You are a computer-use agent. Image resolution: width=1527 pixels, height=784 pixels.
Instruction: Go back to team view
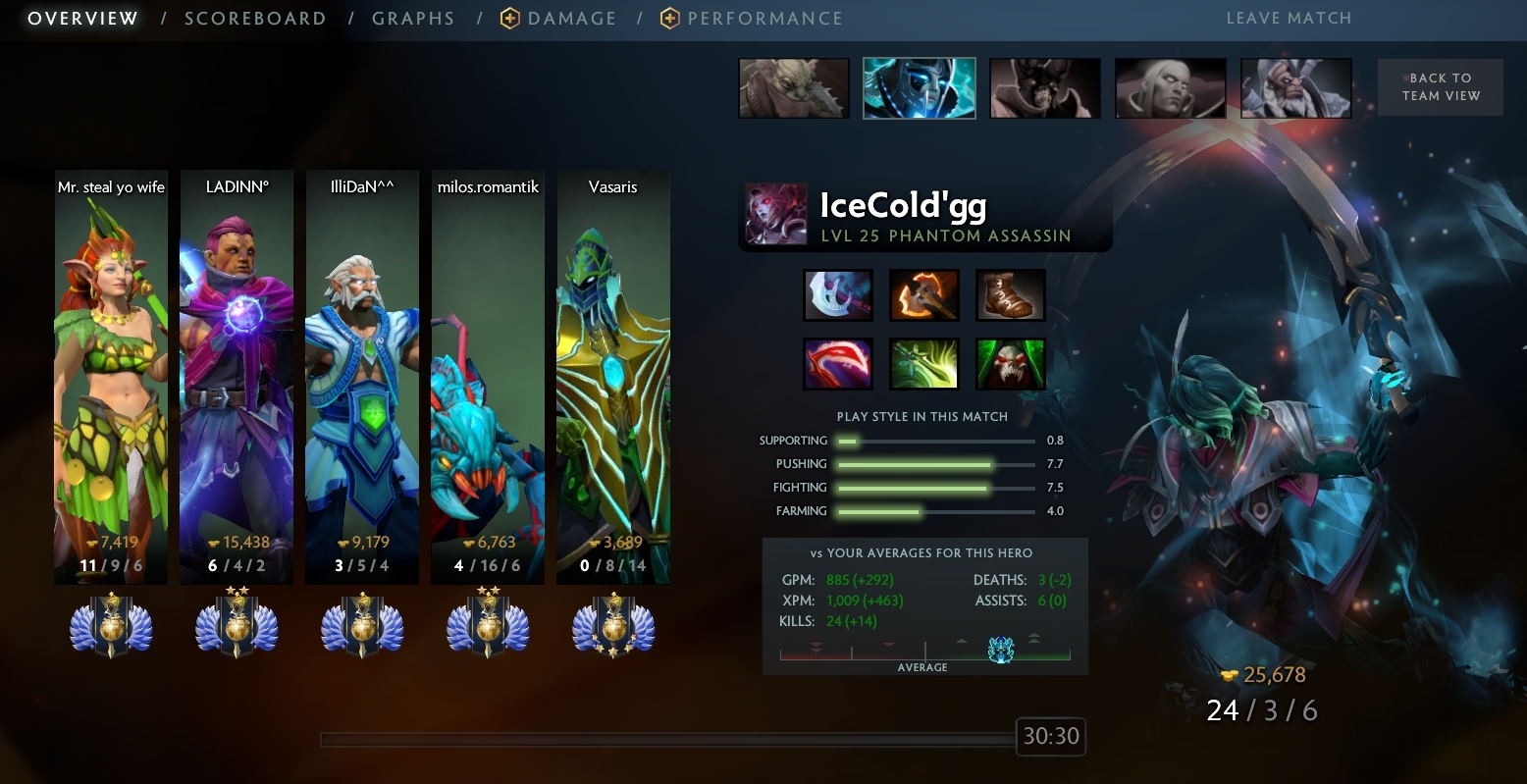tap(1440, 87)
